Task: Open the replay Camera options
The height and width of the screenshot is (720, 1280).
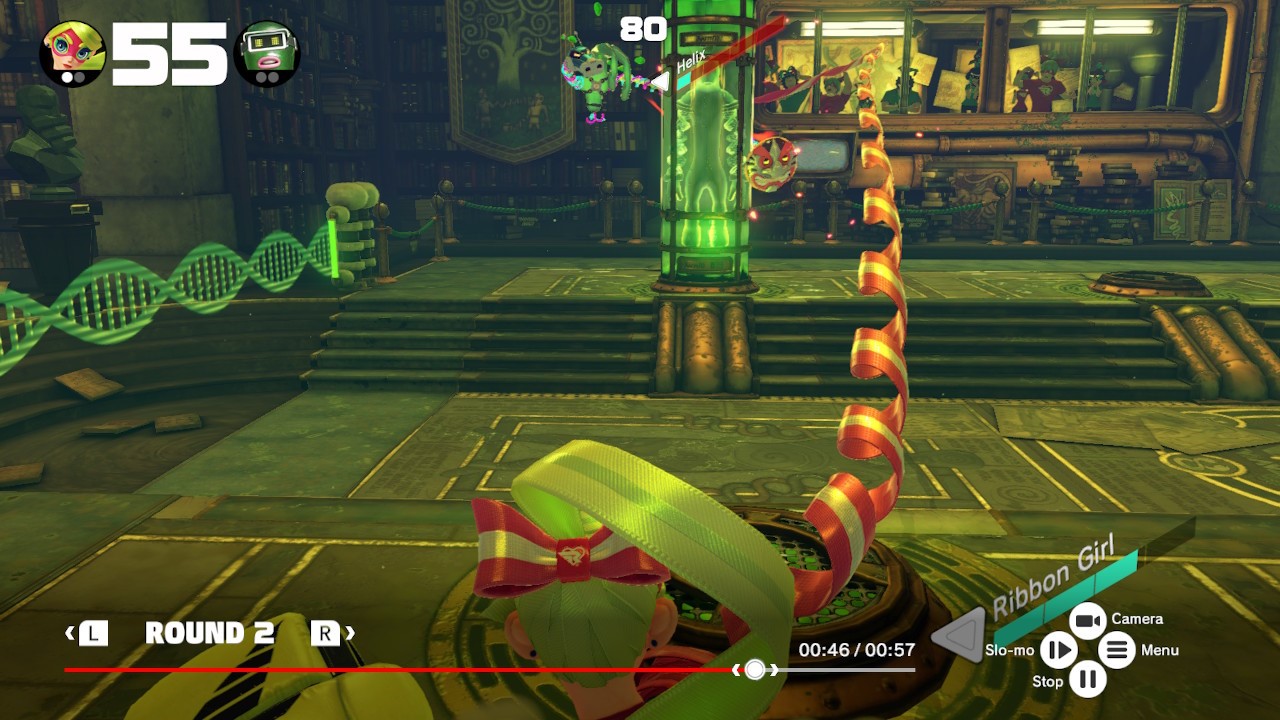Action: pos(1087,621)
